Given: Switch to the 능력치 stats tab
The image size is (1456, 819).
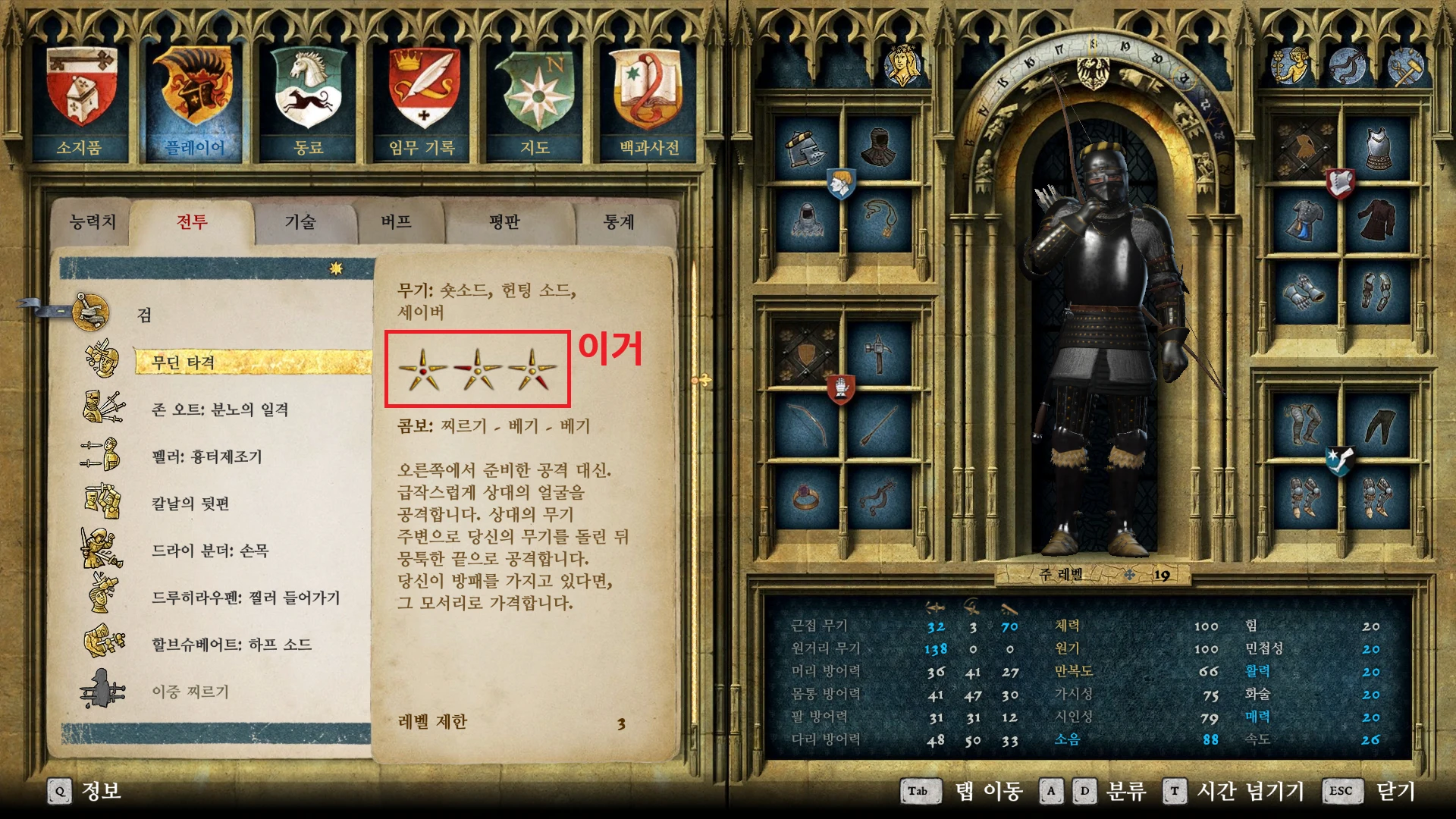Looking at the screenshot, I should [x=93, y=221].
